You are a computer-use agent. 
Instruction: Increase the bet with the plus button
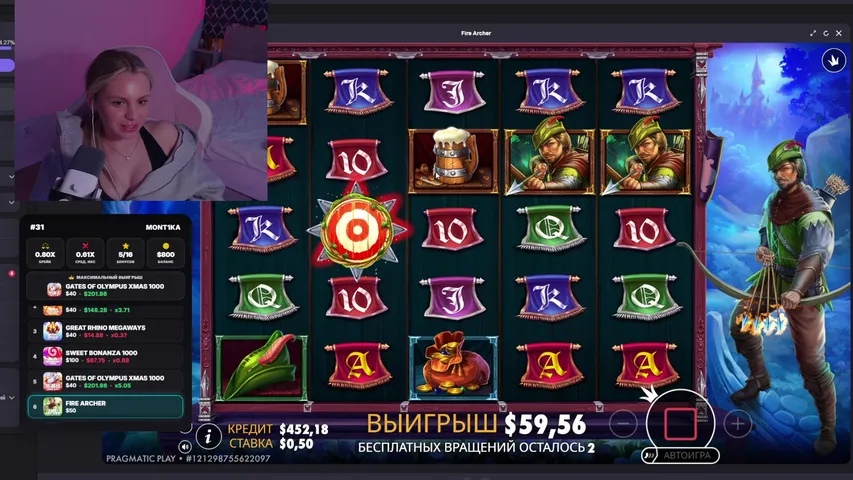737,424
